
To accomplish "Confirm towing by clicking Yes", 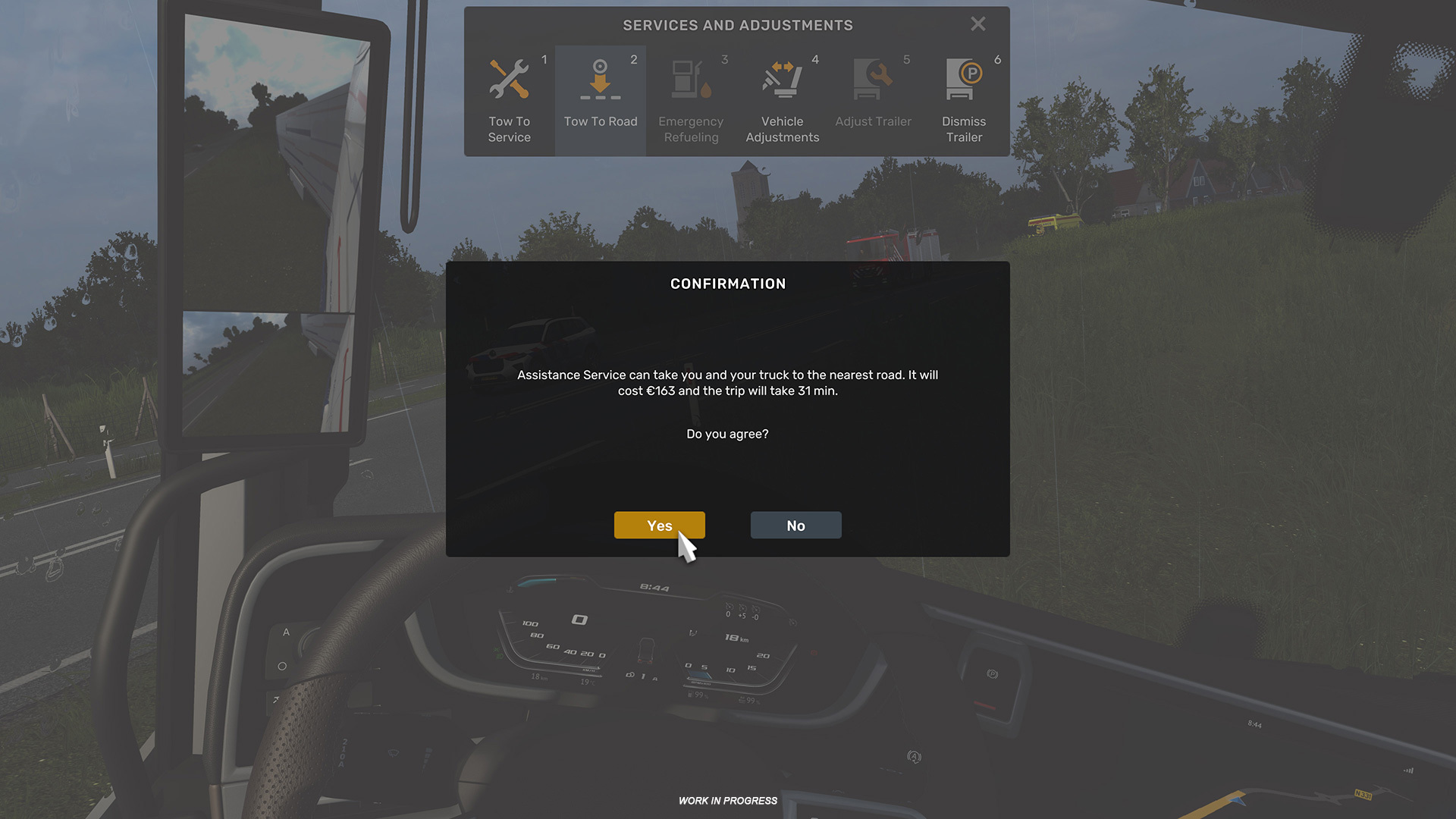I will click(659, 525).
